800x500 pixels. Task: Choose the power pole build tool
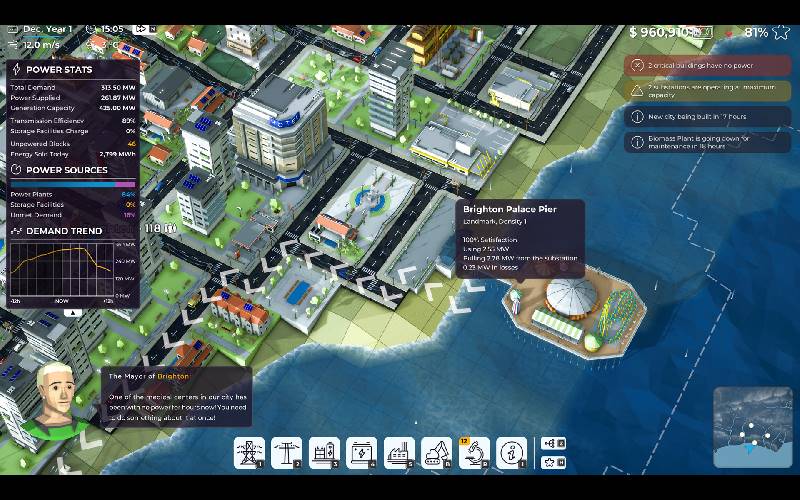285,452
